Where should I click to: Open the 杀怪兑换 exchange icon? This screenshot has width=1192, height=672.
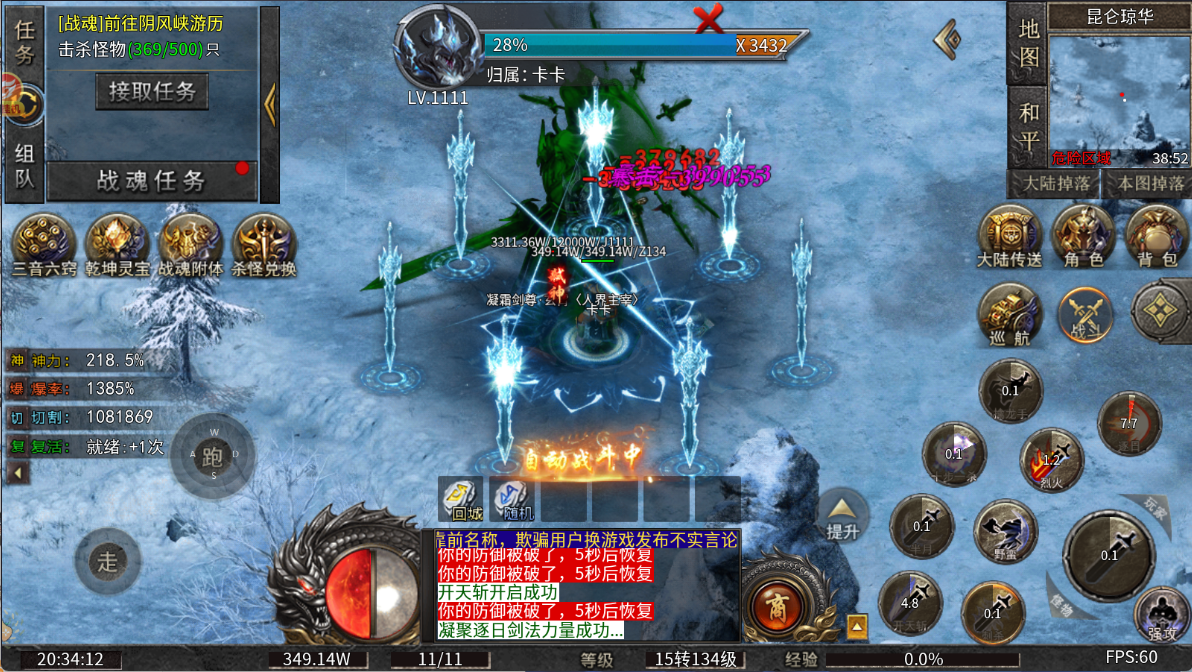264,240
